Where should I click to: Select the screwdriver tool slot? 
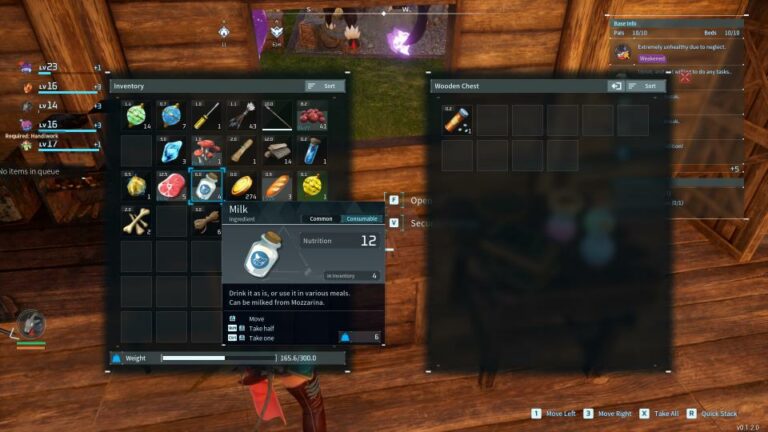tap(206, 116)
